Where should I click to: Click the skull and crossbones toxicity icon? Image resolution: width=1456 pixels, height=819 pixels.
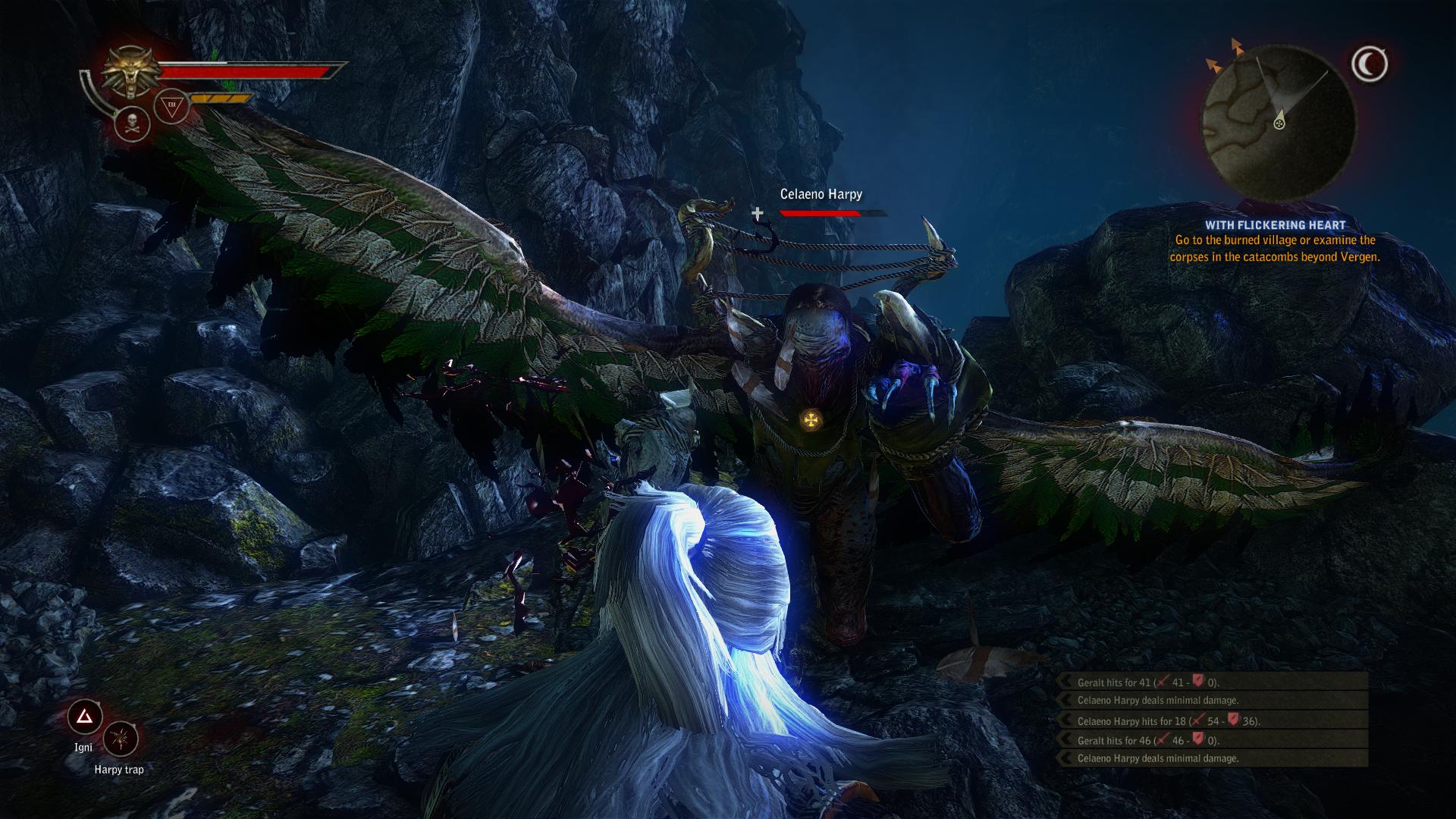point(132,124)
